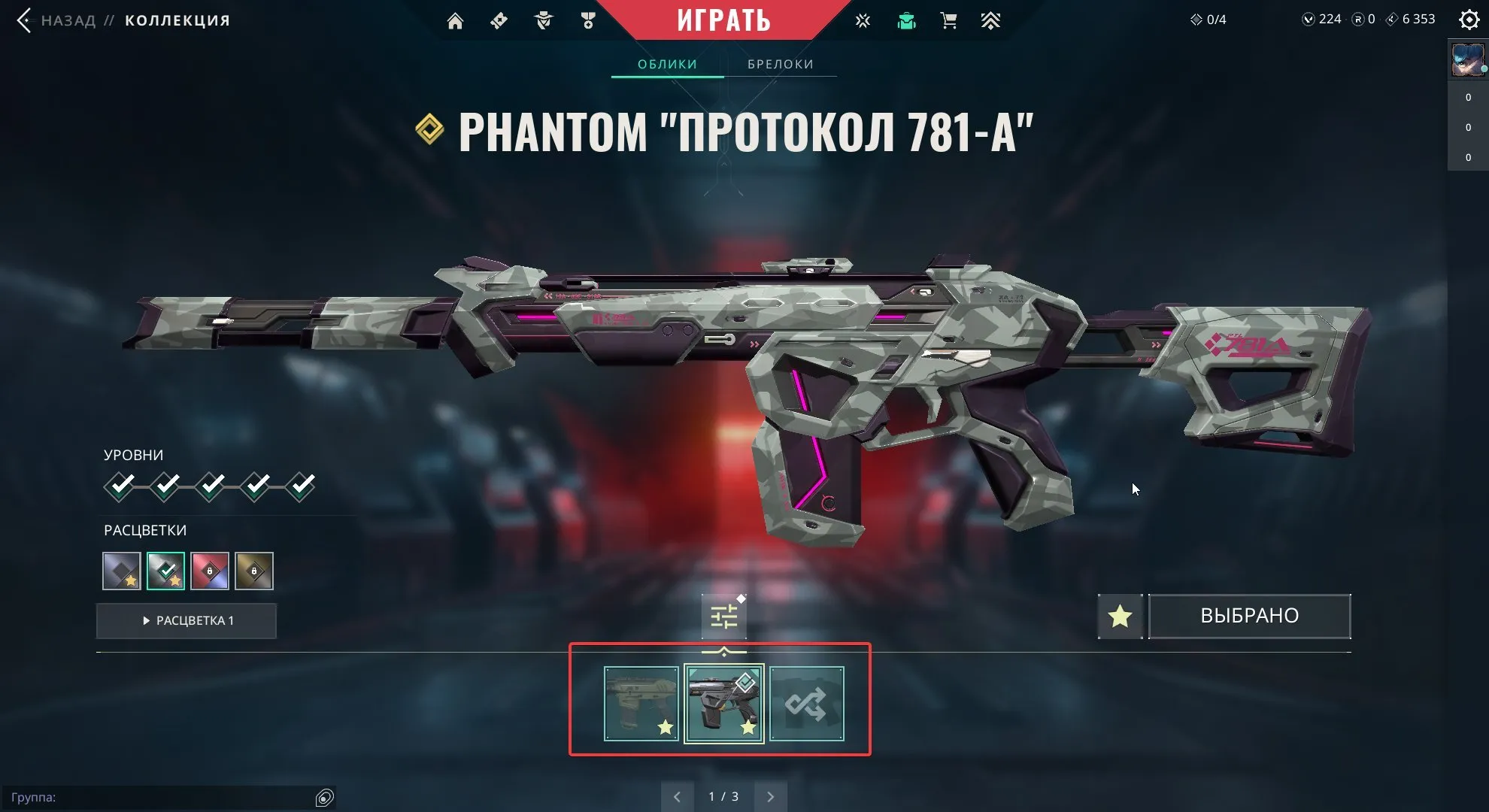Go to the next page with right arrow
Image resolution: width=1489 pixels, height=812 pixels.
click(x=770, y=795)
